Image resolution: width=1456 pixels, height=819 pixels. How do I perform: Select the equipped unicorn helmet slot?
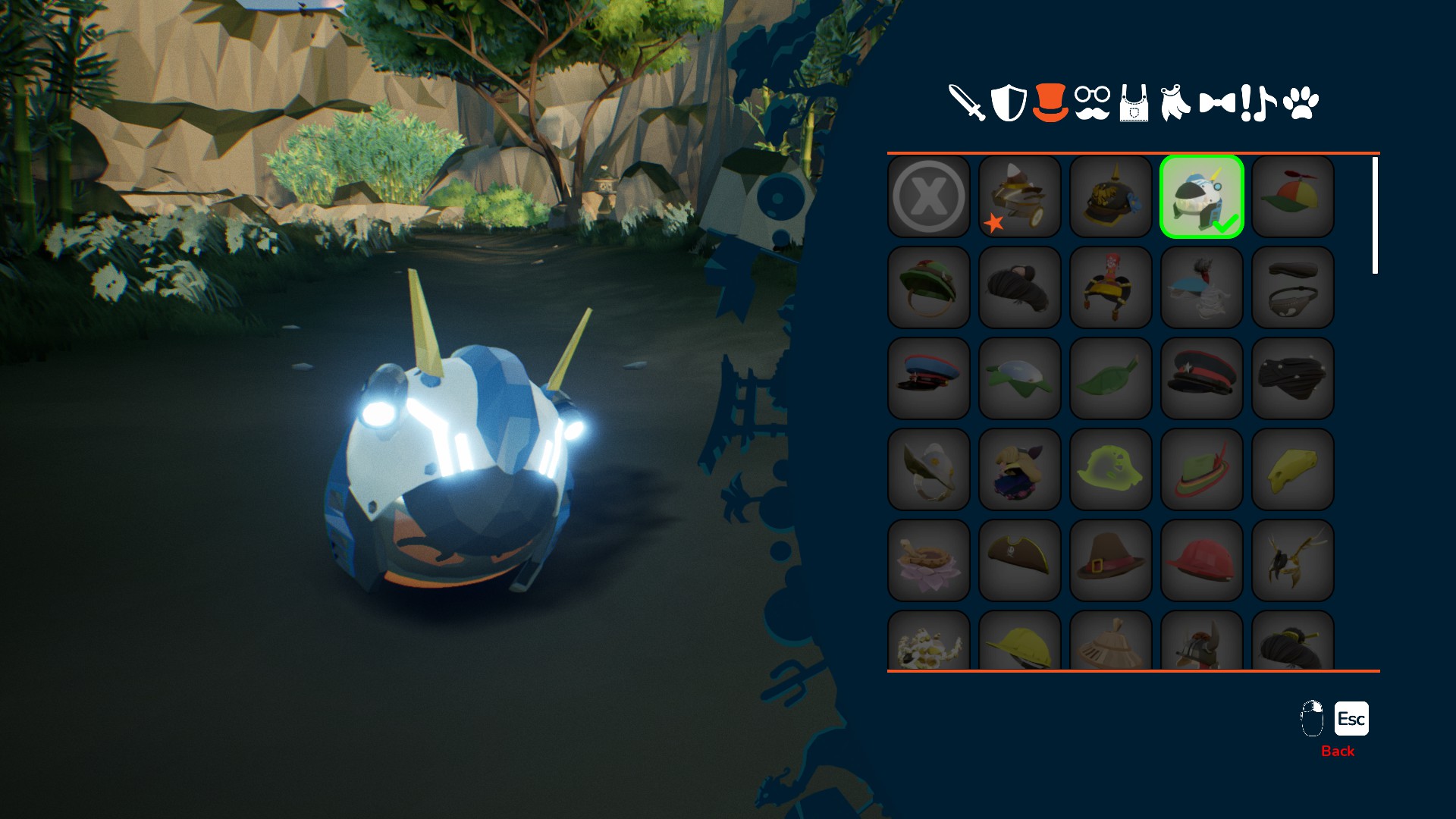tap(1202, 196)
